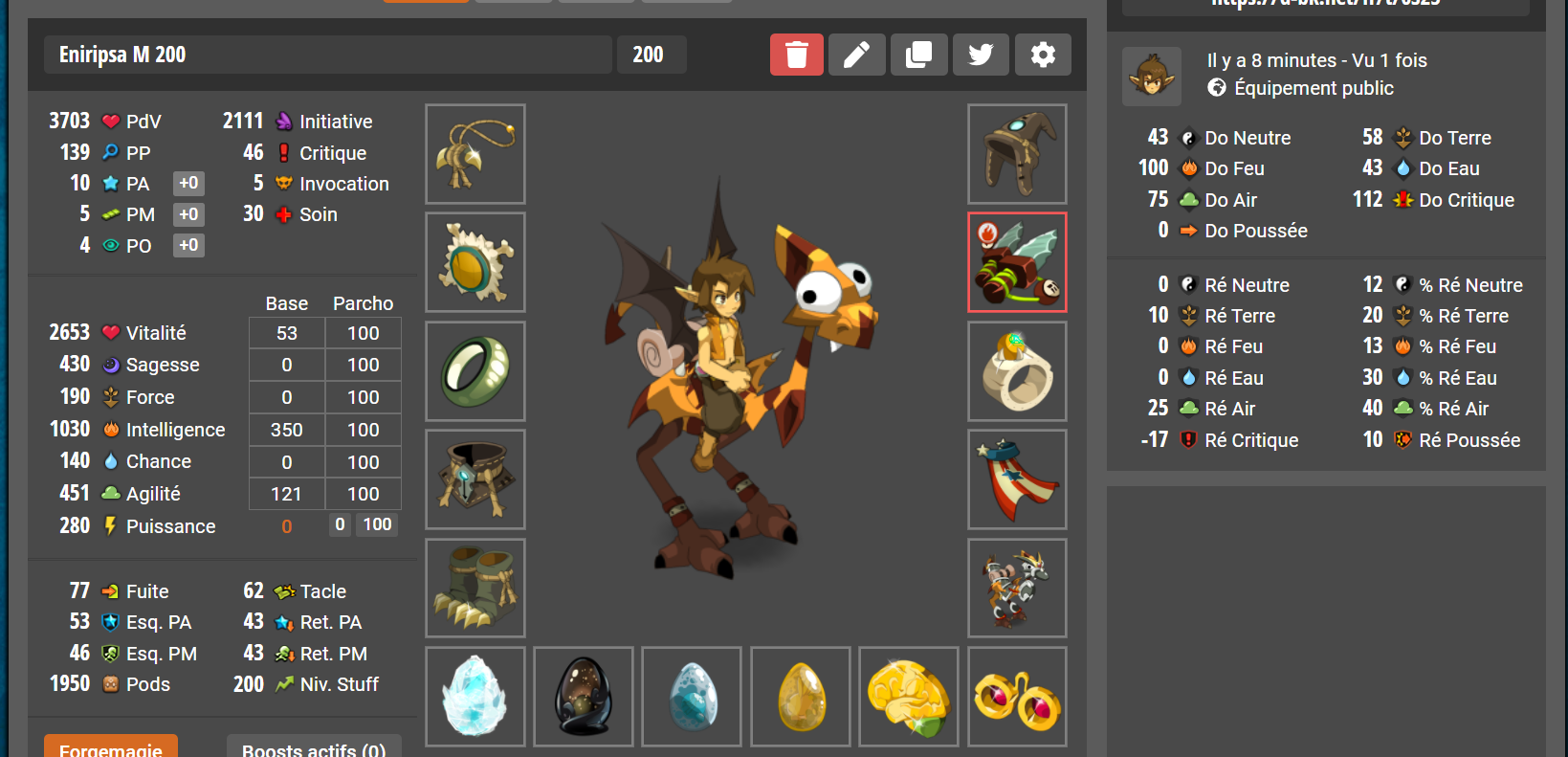Open build settings with the gear button
This screenshot has width=1568, height=757.
point(1043,55)
